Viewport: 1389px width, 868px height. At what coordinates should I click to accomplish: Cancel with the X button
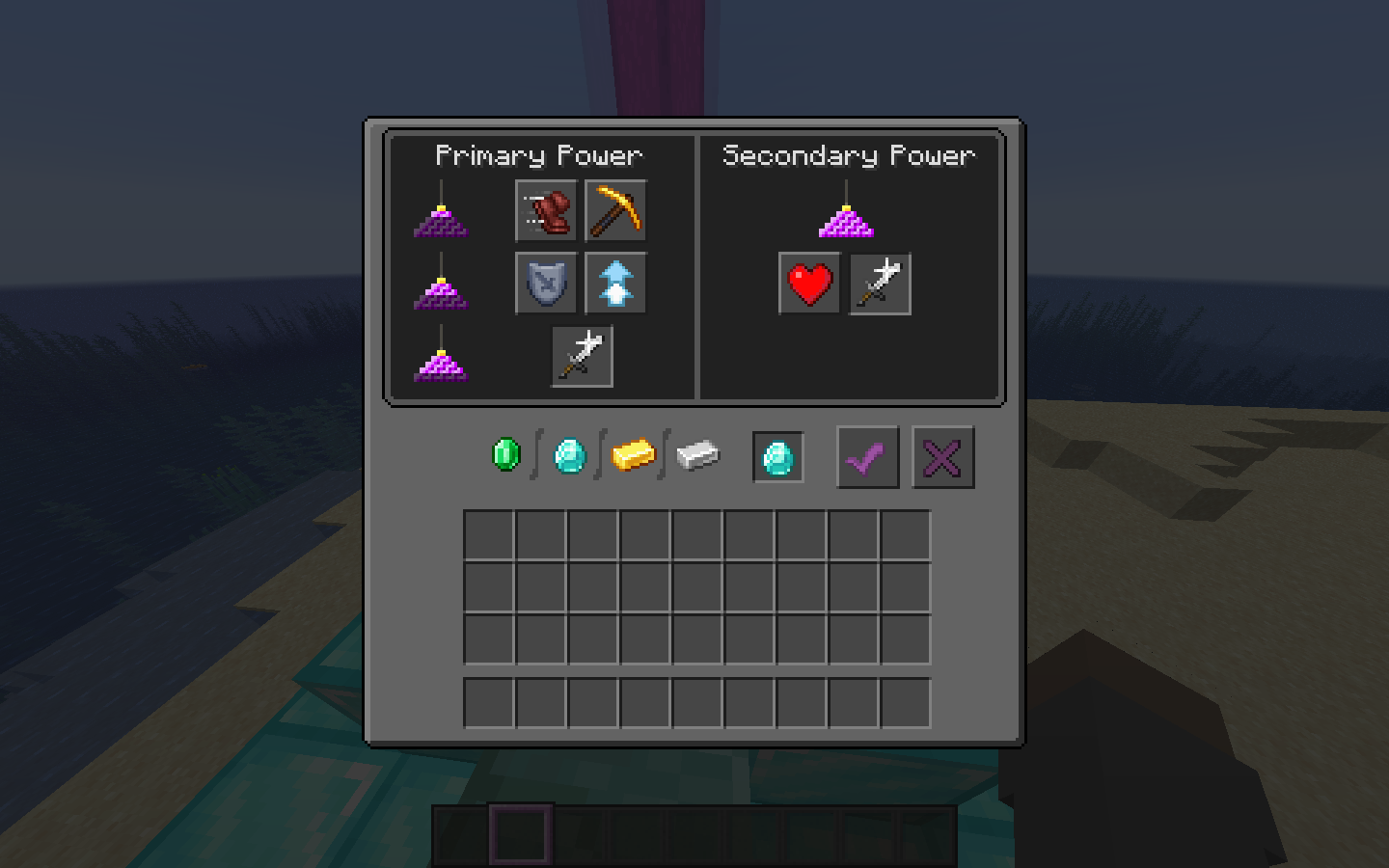pyautogui.click(x=942, y=457)
